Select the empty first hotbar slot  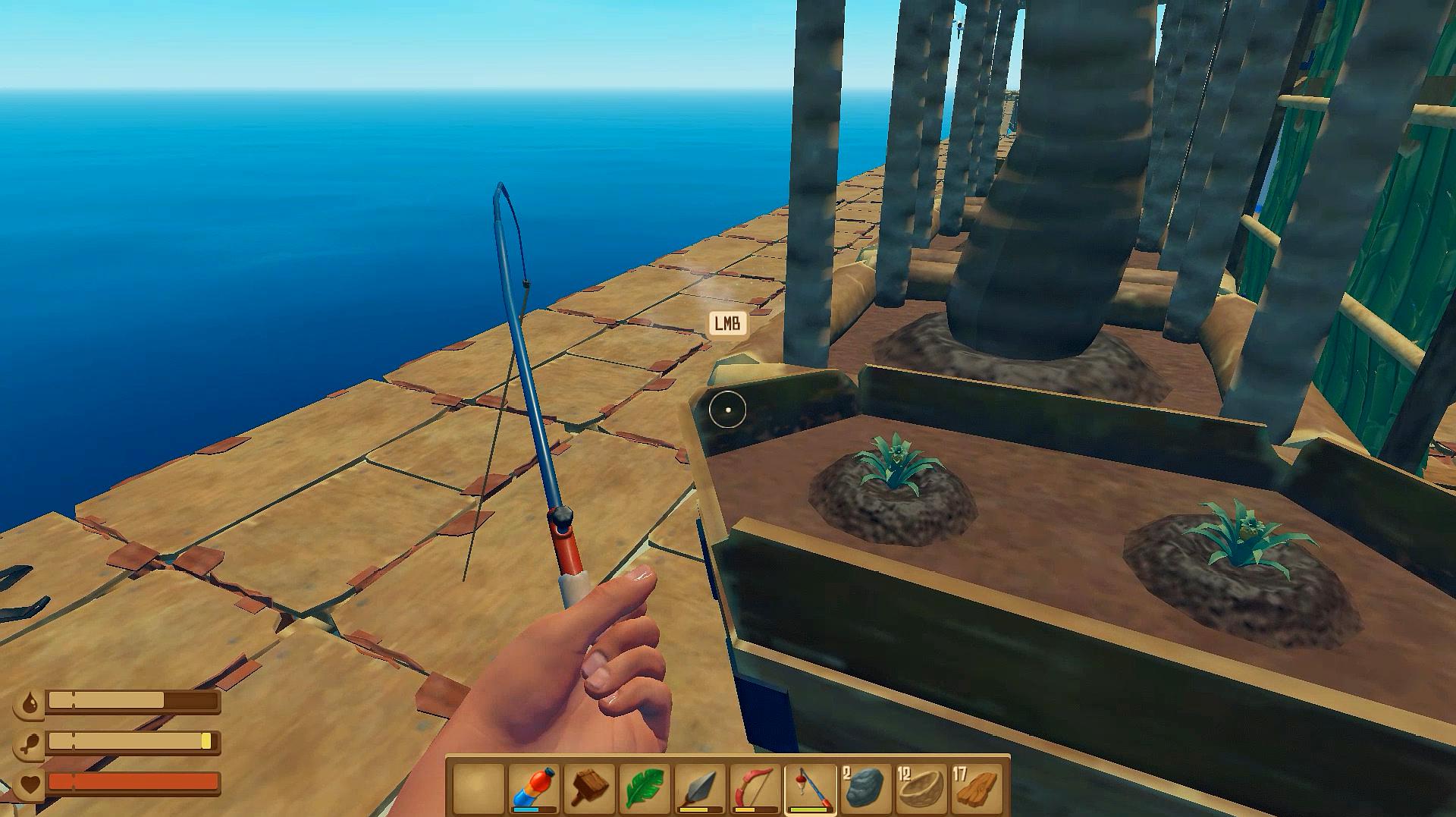tap(479, 787)
